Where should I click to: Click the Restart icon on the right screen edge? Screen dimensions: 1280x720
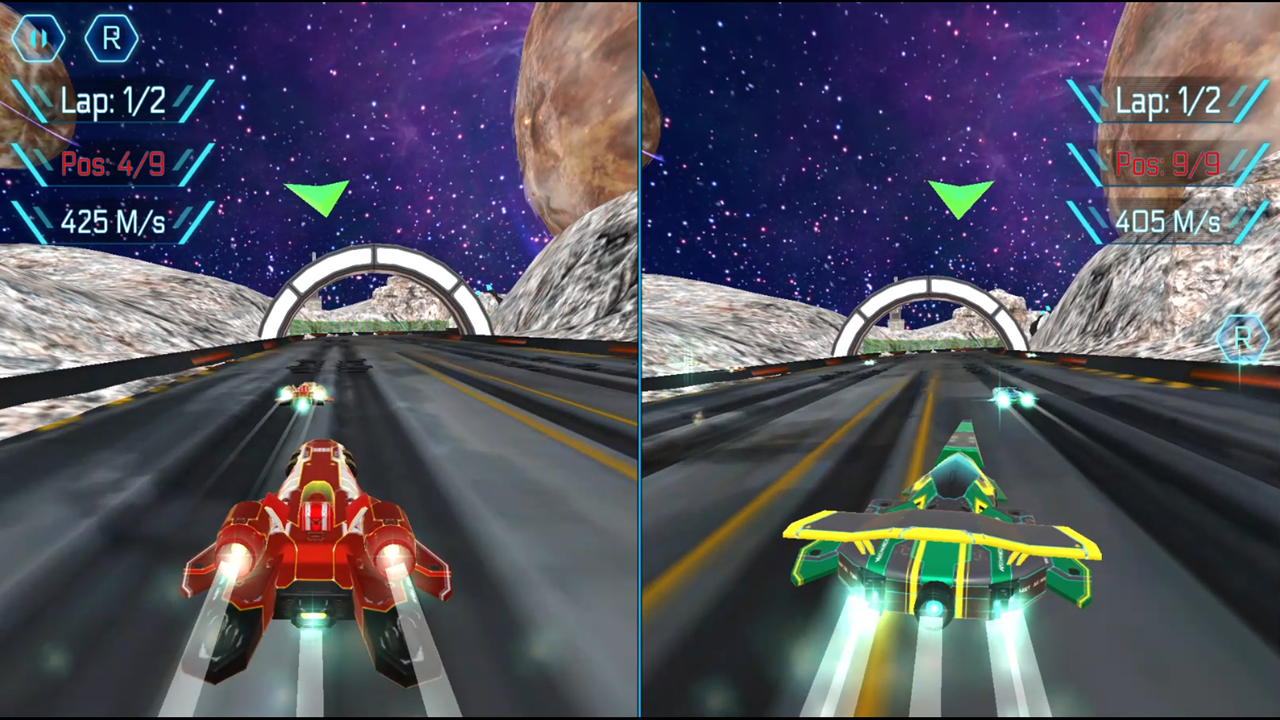click(1243, 340)
